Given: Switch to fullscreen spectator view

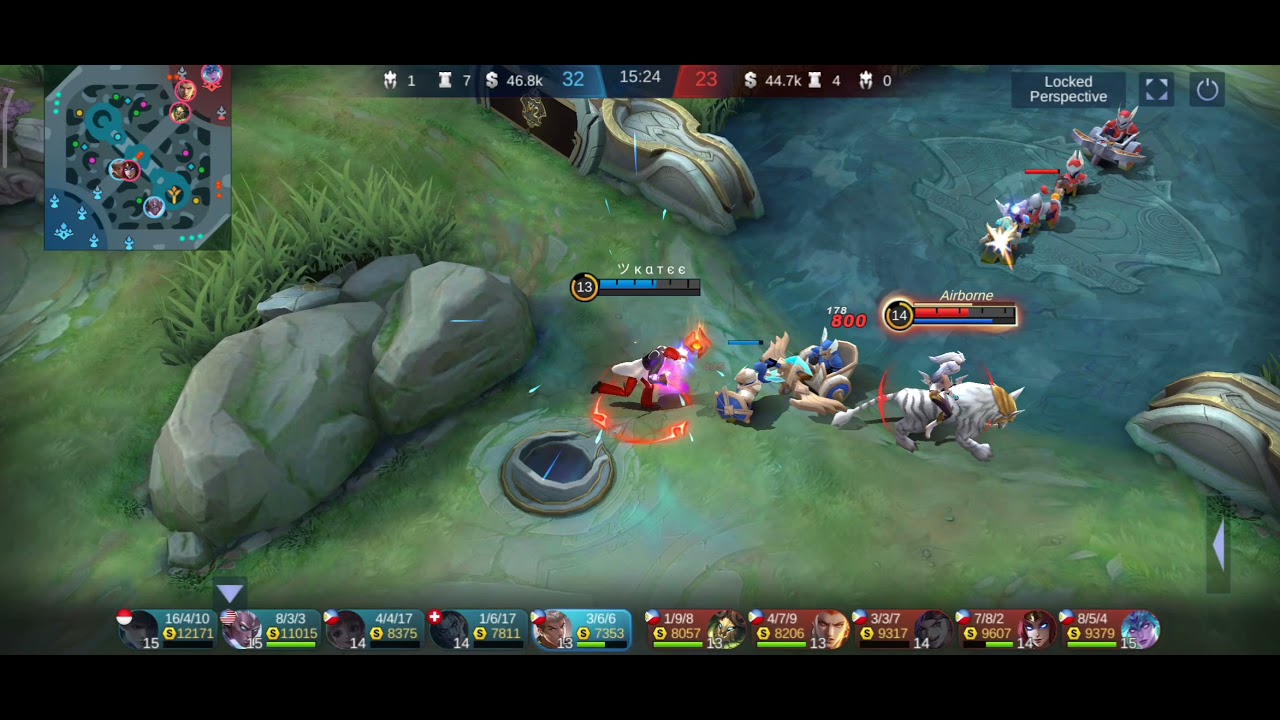Looking at the screenshot, I should coord(1156,90).
